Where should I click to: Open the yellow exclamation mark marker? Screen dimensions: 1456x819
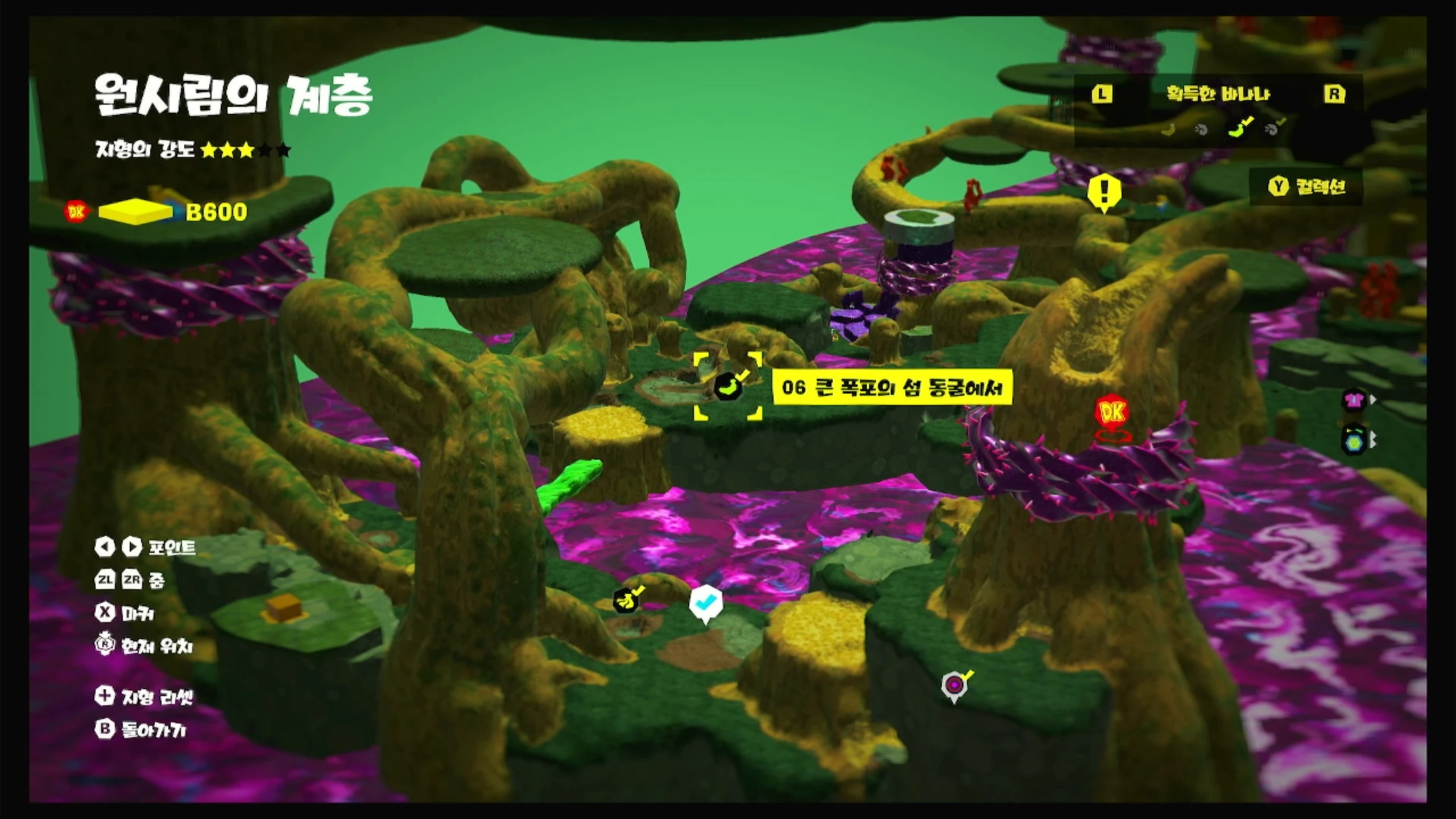point(1104,193)
